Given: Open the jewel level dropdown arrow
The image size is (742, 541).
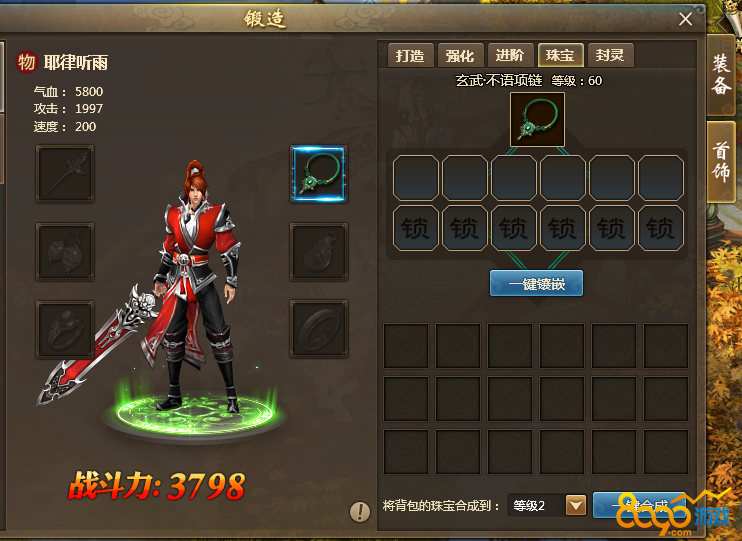Looking at the screenshot, I should [576, 505].
